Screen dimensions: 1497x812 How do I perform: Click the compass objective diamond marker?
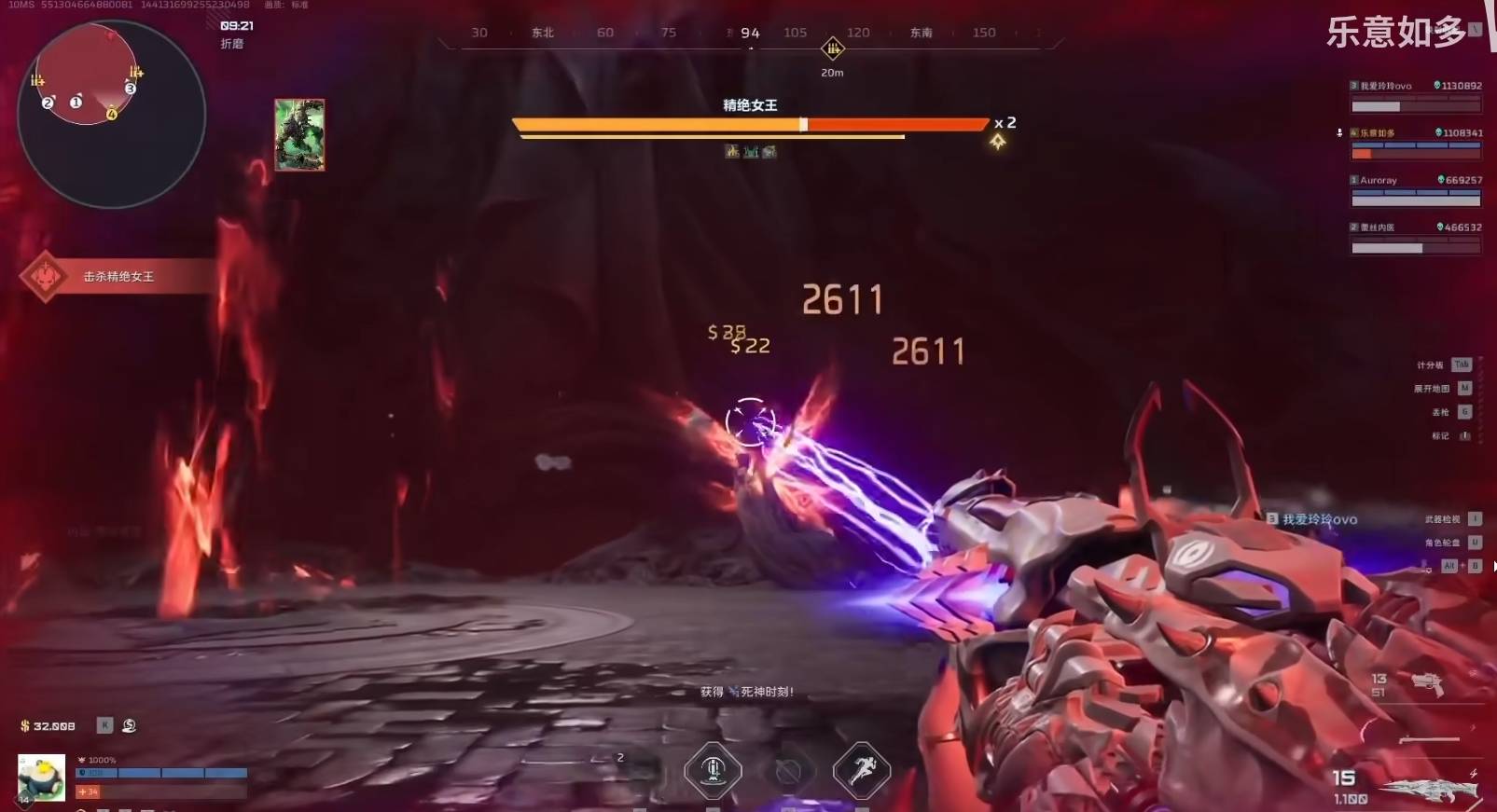pos(832,48)
